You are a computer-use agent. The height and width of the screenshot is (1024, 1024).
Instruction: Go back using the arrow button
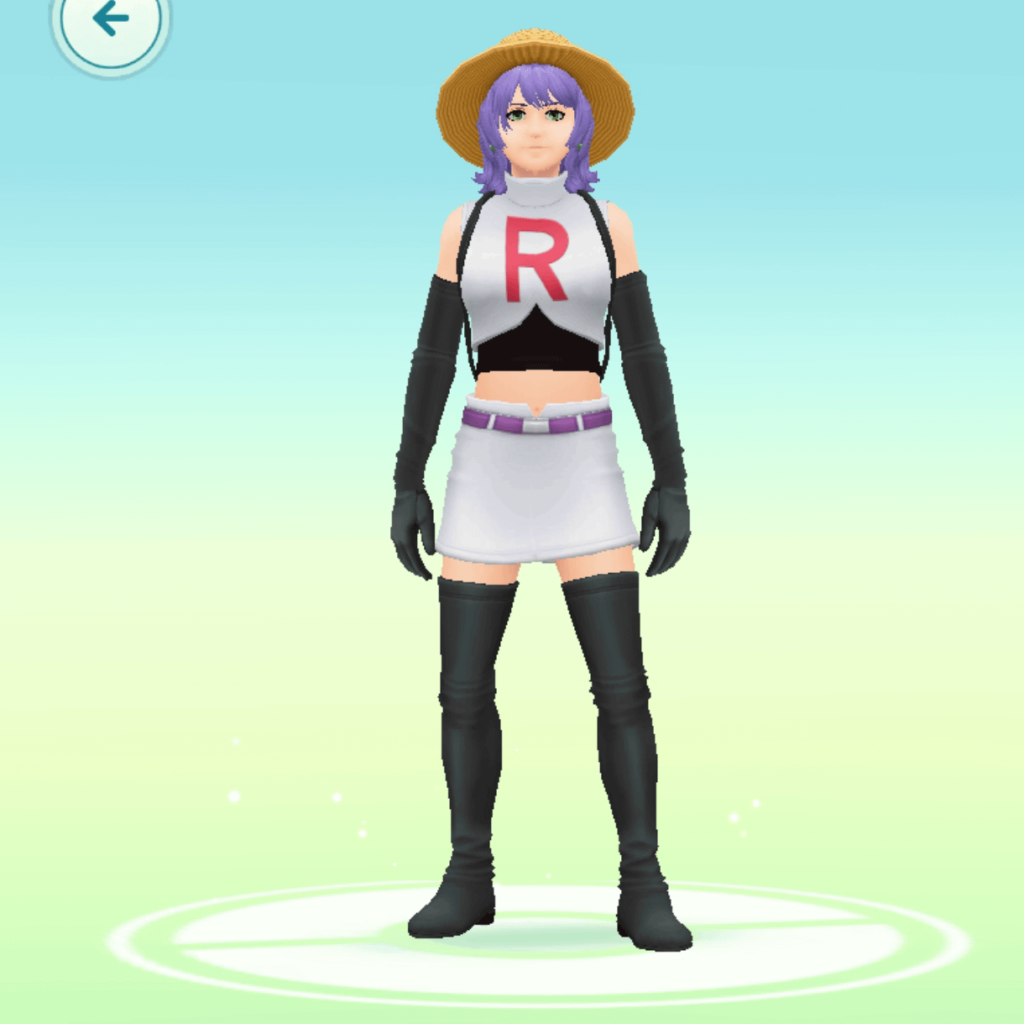[110, 20]
